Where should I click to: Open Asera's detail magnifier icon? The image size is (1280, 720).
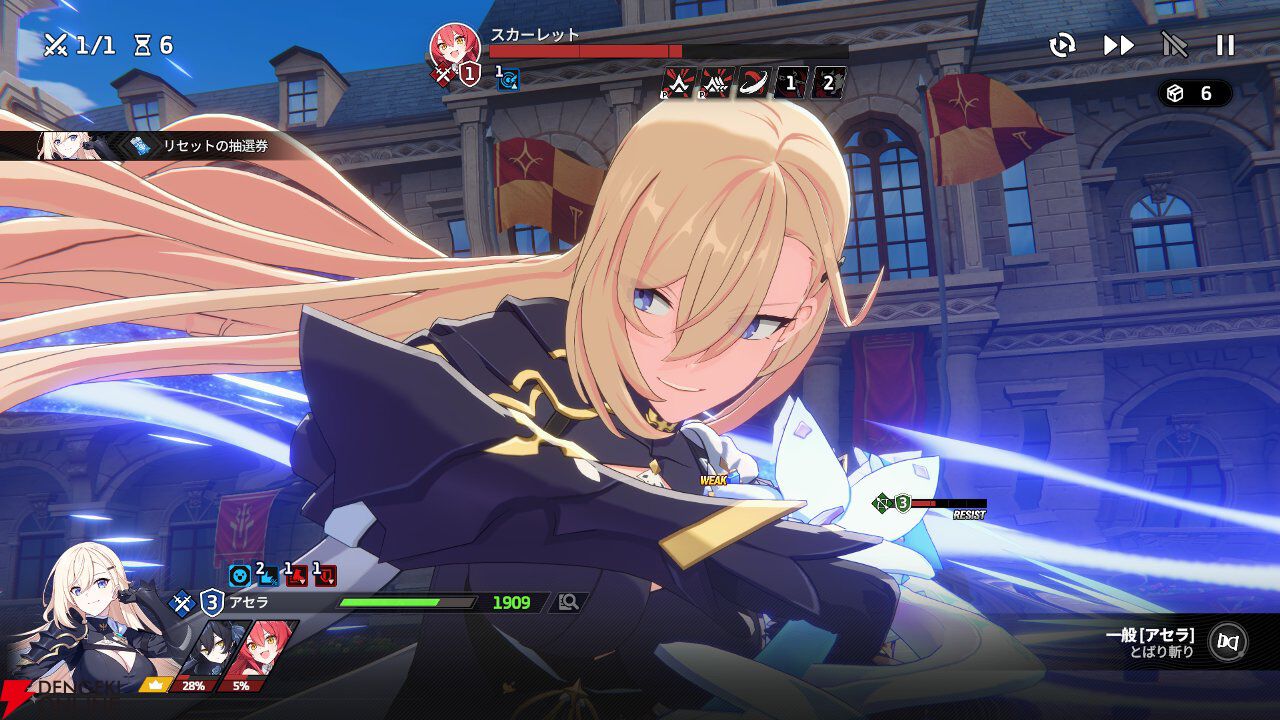click(x=569, y=602)
